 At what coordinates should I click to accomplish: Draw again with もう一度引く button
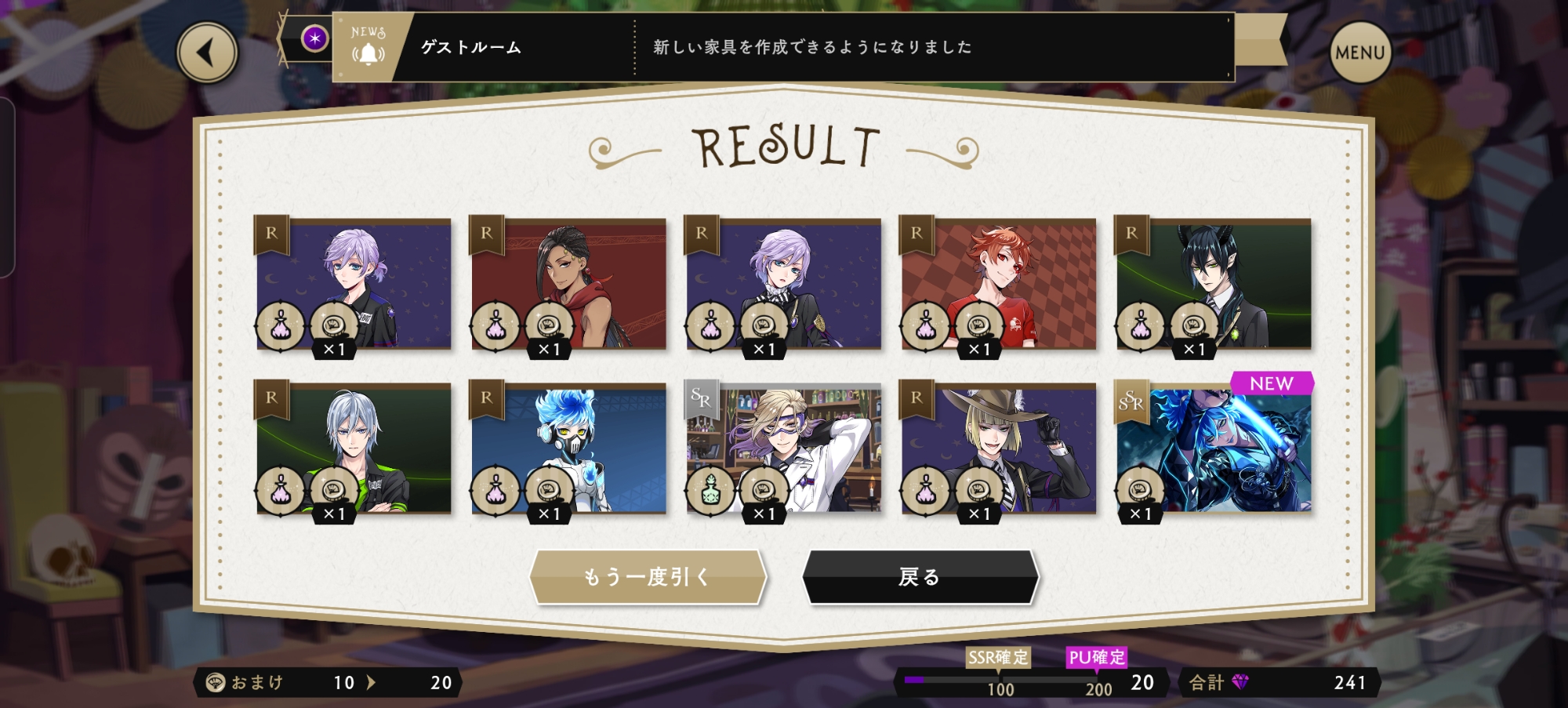pyautogui.click(x=648, y=577)
